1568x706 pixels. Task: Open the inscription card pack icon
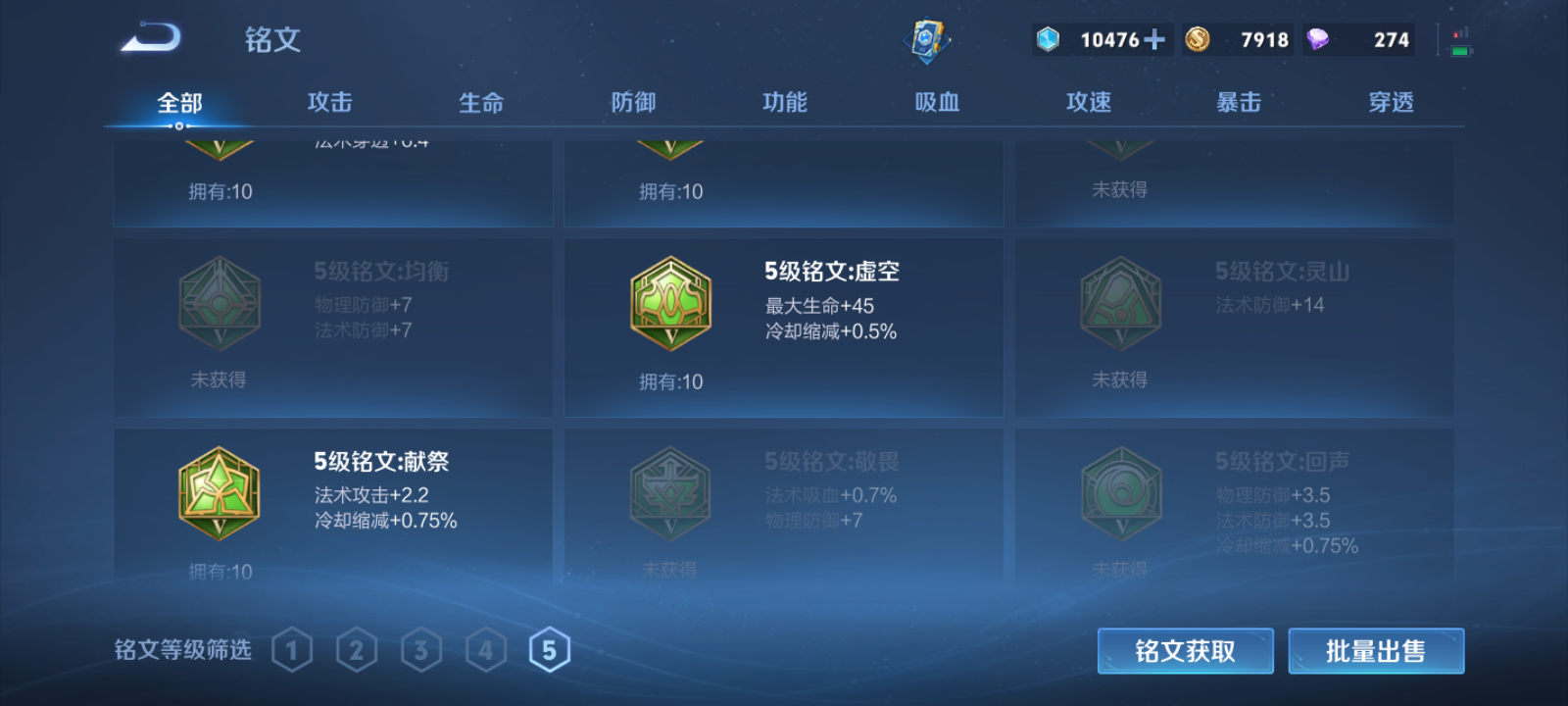pos(929,39)
